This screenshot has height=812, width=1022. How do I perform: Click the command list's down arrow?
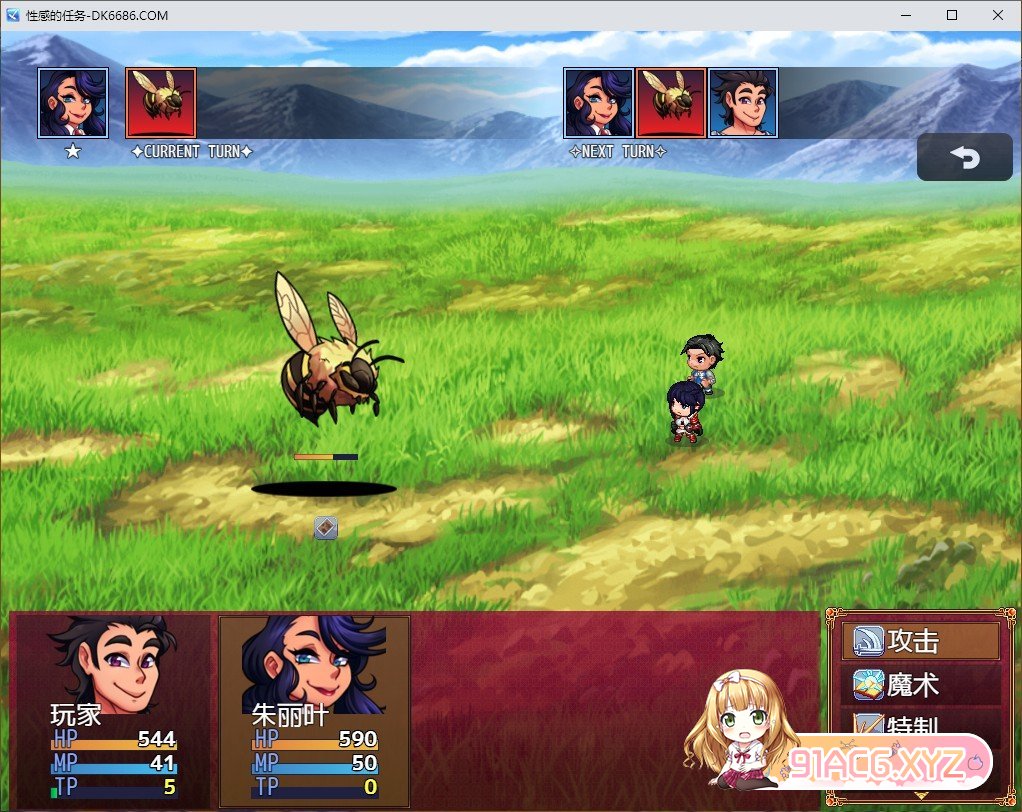coord(920,796)
